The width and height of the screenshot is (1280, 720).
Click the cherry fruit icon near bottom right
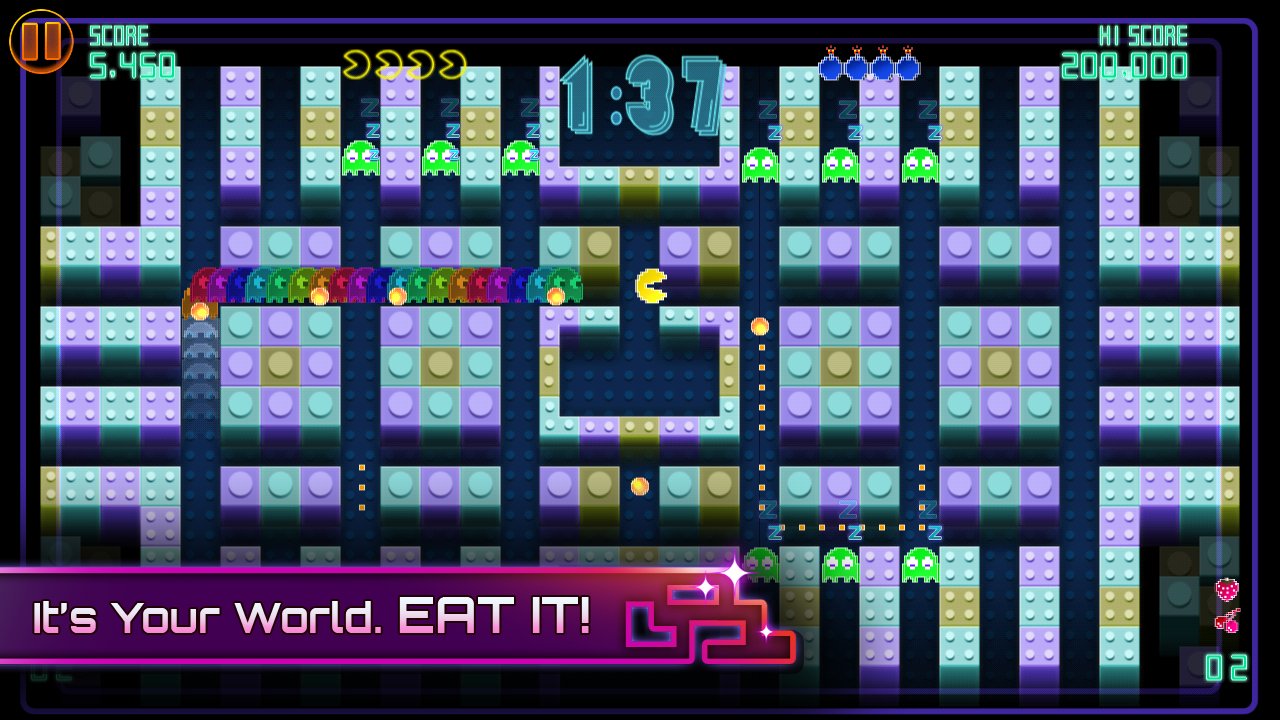(1228, 622)
